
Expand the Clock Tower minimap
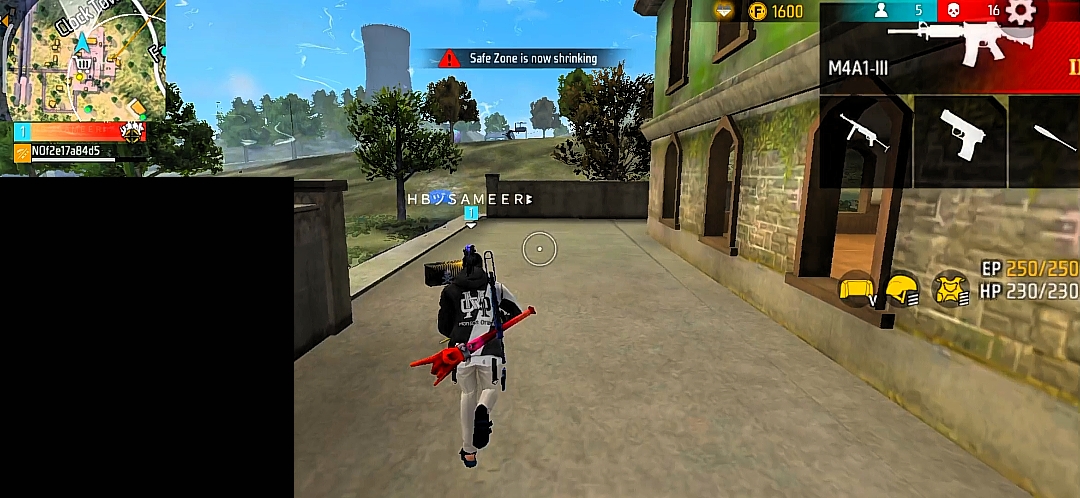coord(83,59)
